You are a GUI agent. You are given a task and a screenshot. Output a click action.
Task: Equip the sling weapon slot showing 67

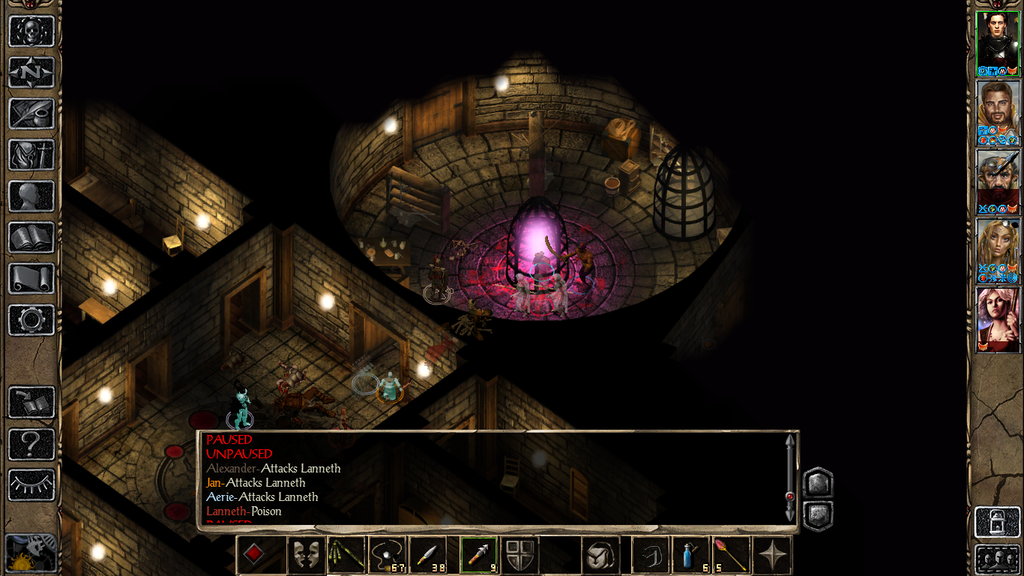389,555
